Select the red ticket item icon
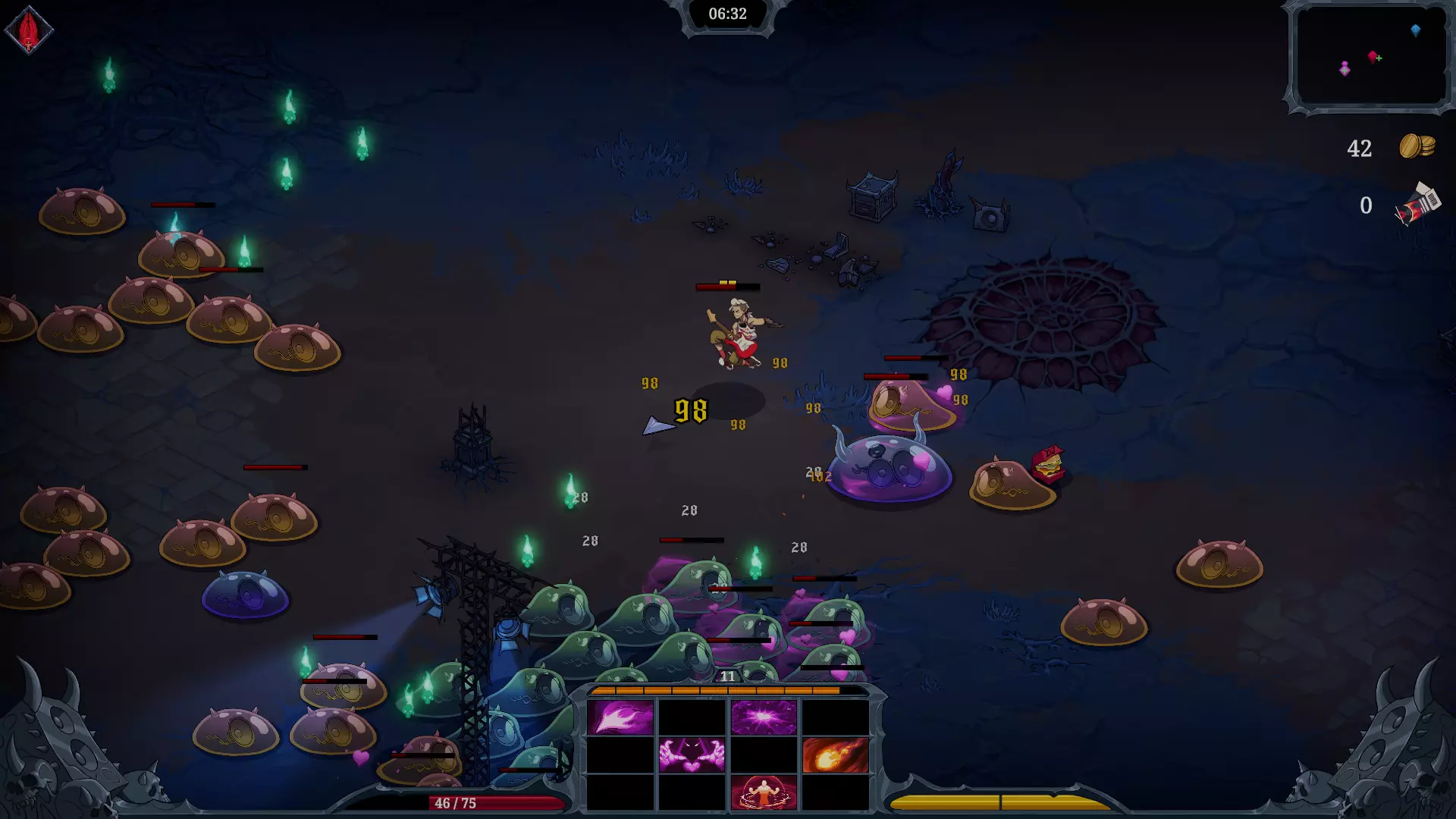This screenshot has height=819, width=1456. (1417, 205)
